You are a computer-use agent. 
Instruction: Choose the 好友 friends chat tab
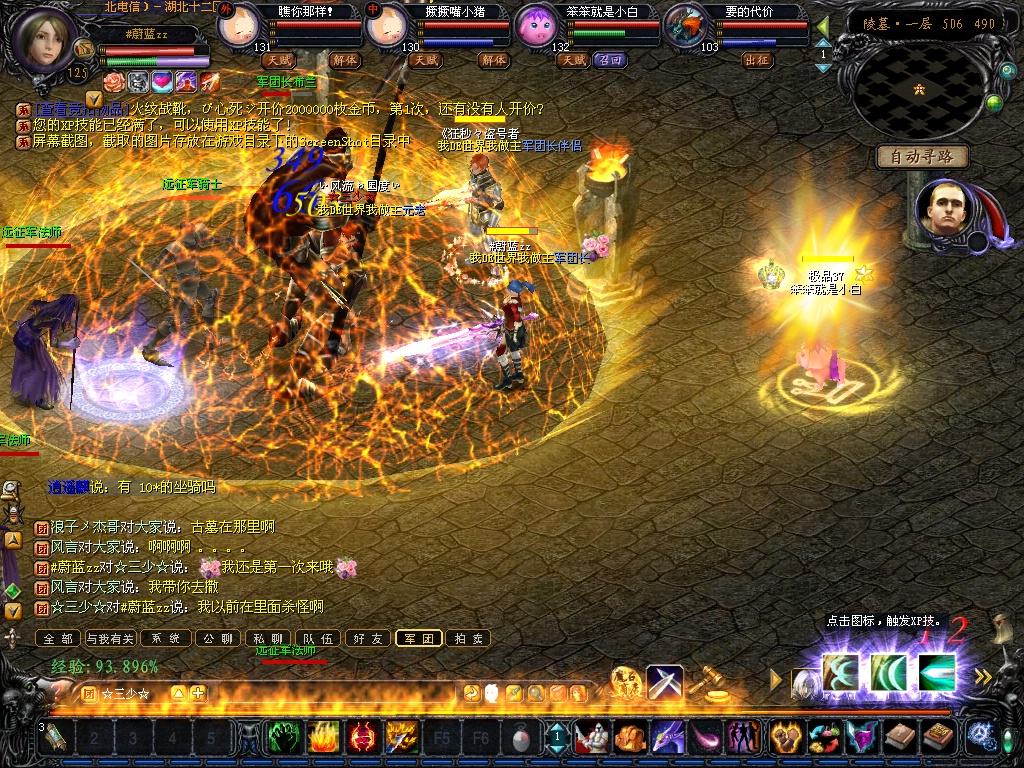point(368,638)
